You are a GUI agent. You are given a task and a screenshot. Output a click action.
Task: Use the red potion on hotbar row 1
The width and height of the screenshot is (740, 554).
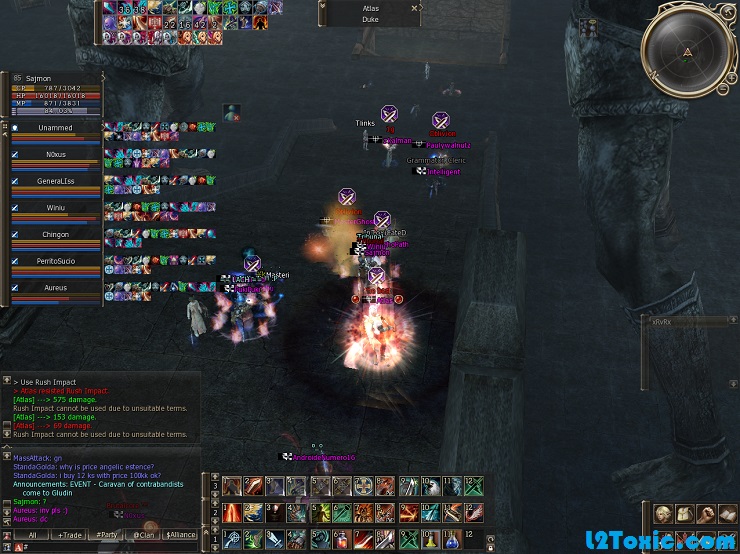click(342, 540)
